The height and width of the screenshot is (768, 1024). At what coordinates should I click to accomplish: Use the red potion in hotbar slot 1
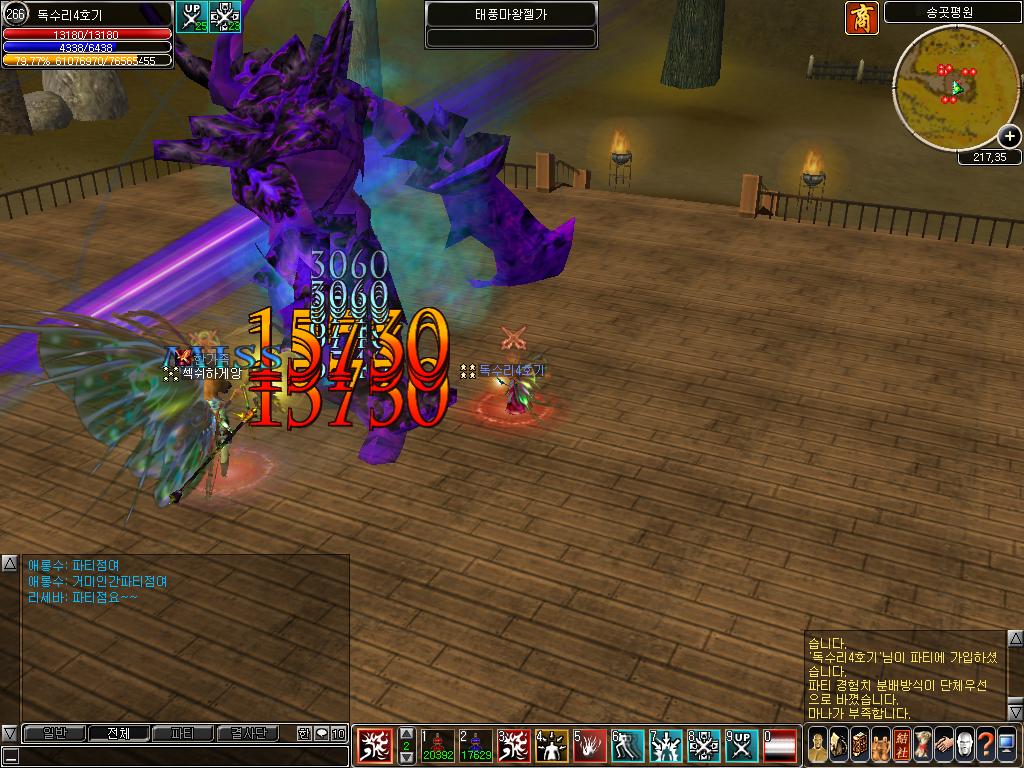pyautogui.click(x=437, y=745)
